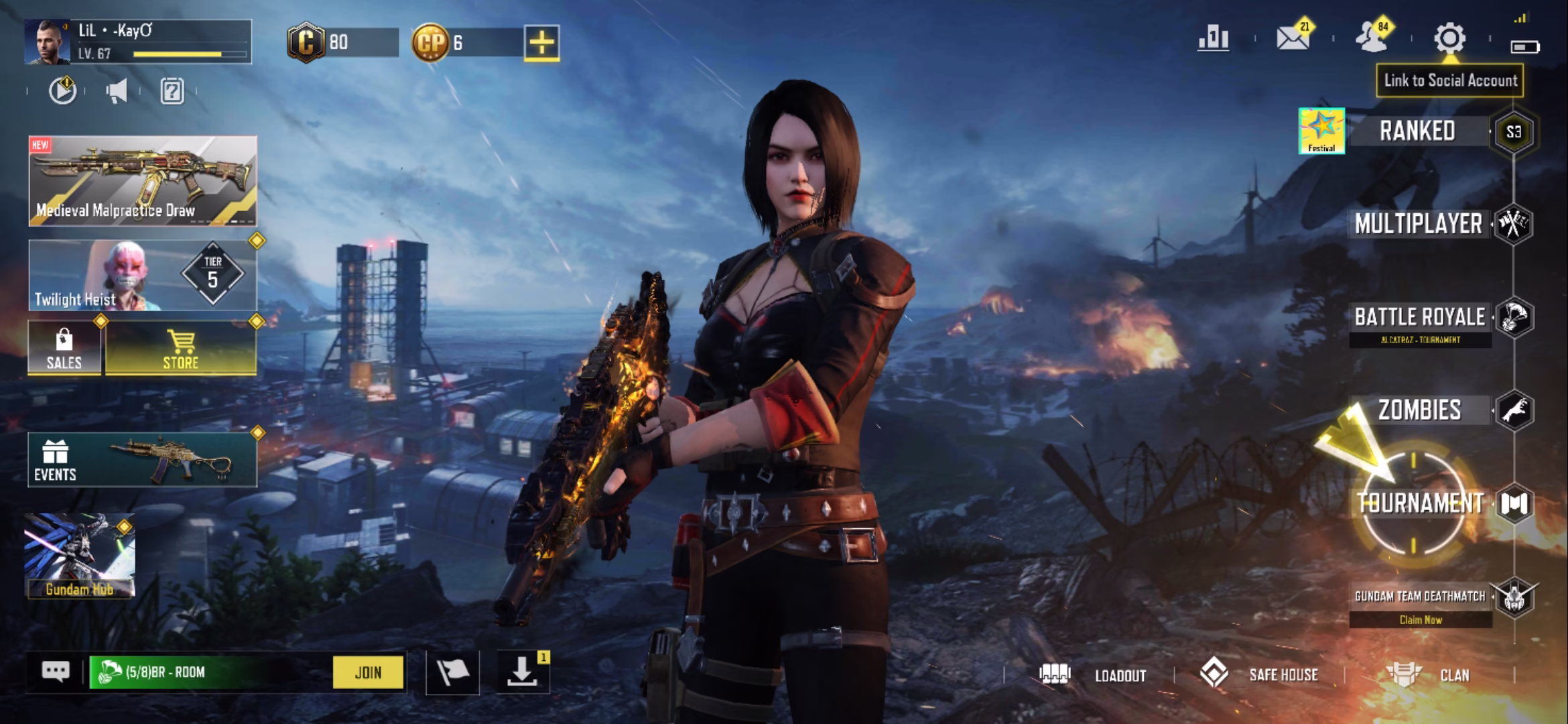This screenshot has height=724, width=1568.
Task: Join the BR room
Action: coord(368,672)
